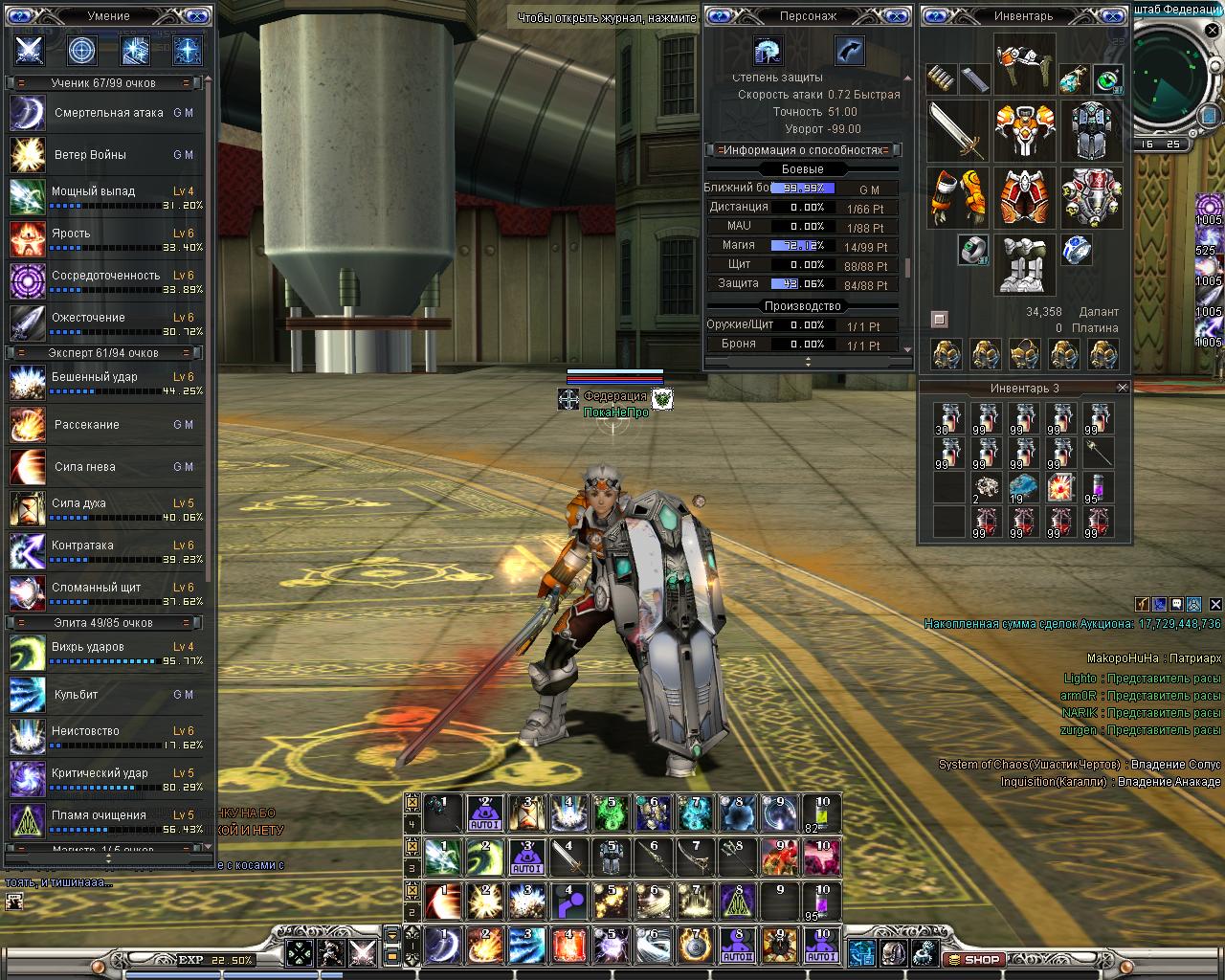Open the SHOP button
Screen dimensions: 1225x980
[974, 959]
